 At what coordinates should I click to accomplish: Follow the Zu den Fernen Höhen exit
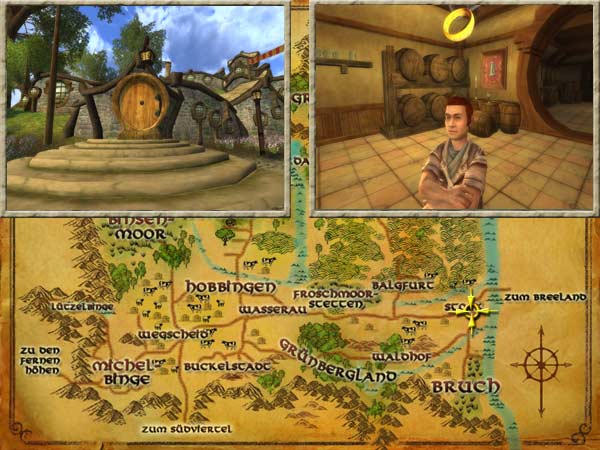[x=40, y=360]
